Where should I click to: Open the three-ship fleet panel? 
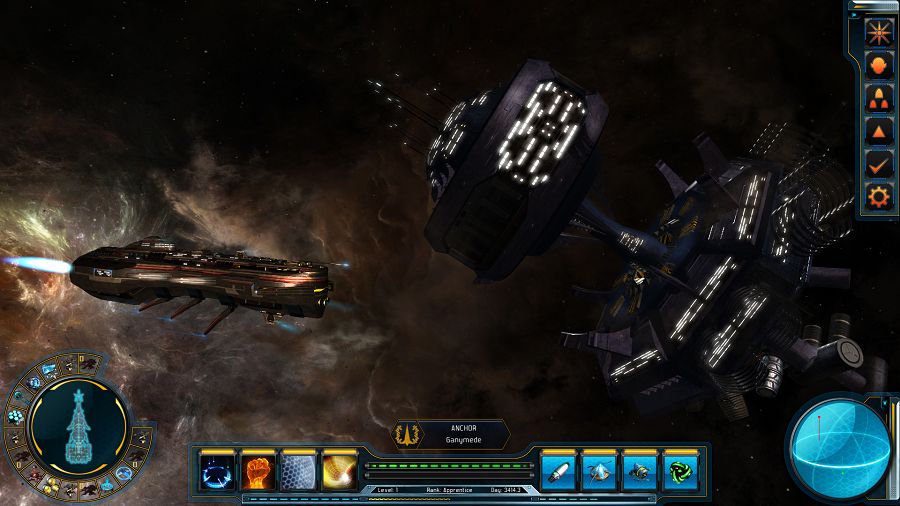coord(878,98)
